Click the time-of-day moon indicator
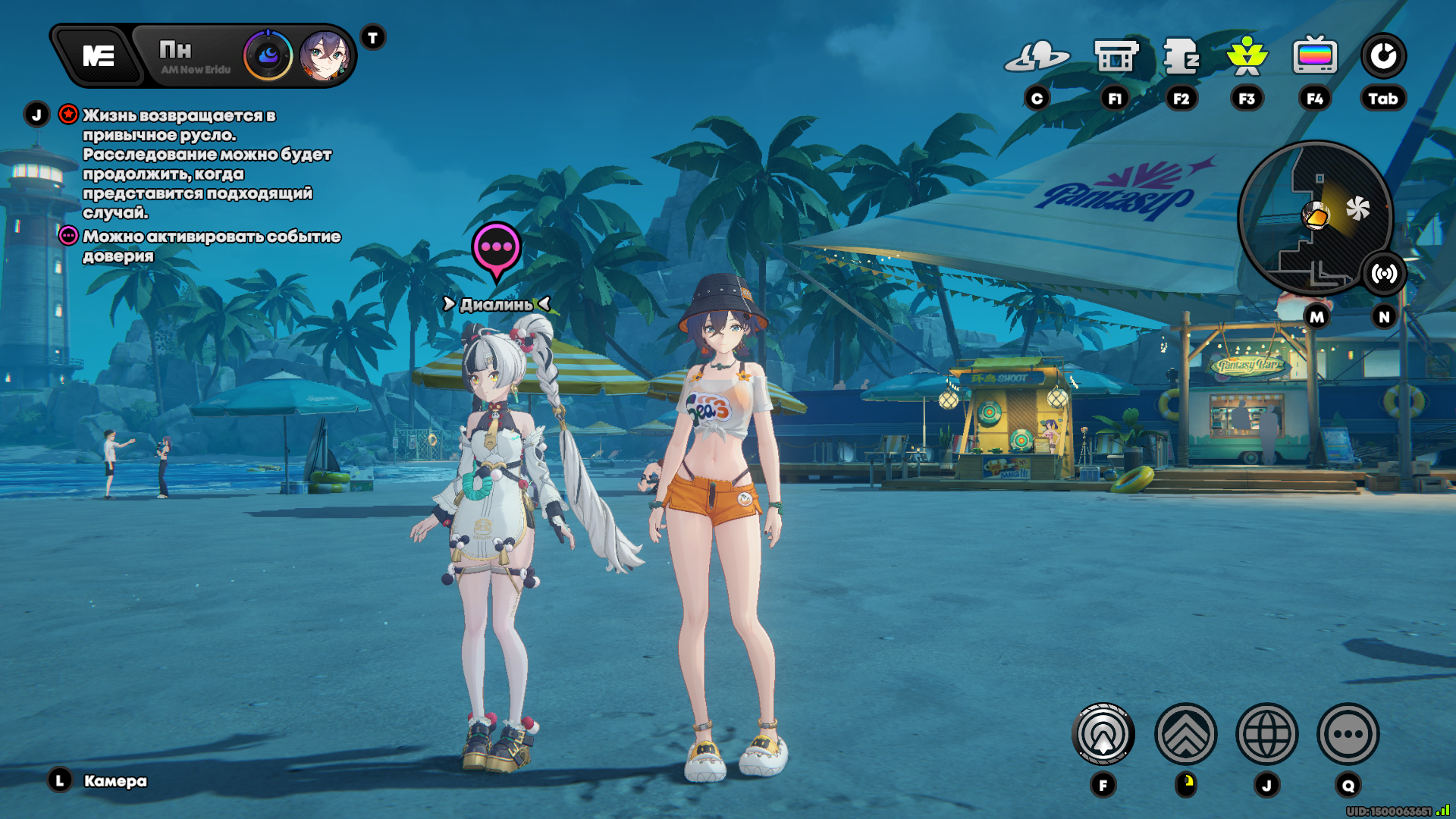 268,56
